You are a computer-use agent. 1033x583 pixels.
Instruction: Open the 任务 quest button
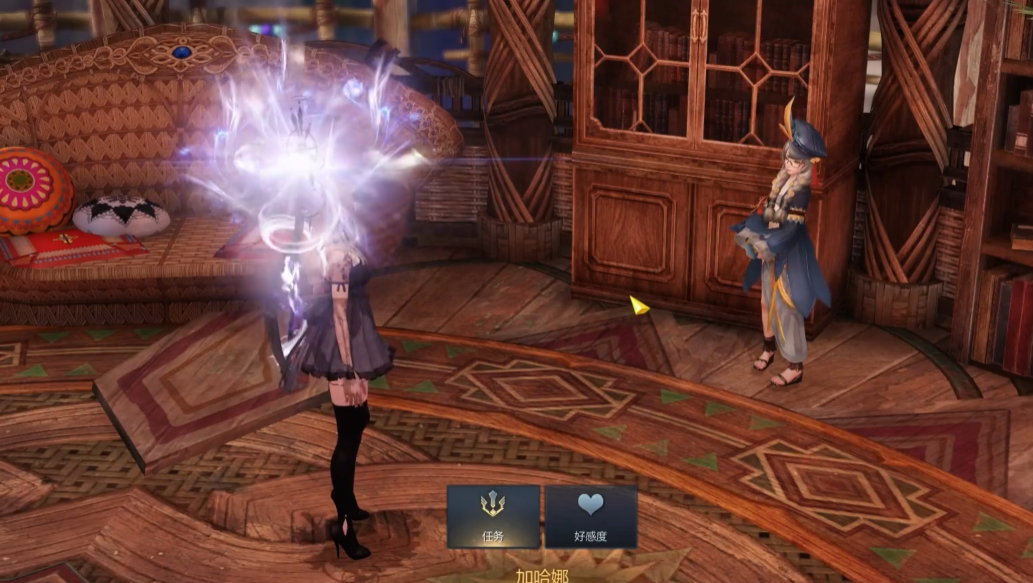[493, 516]
